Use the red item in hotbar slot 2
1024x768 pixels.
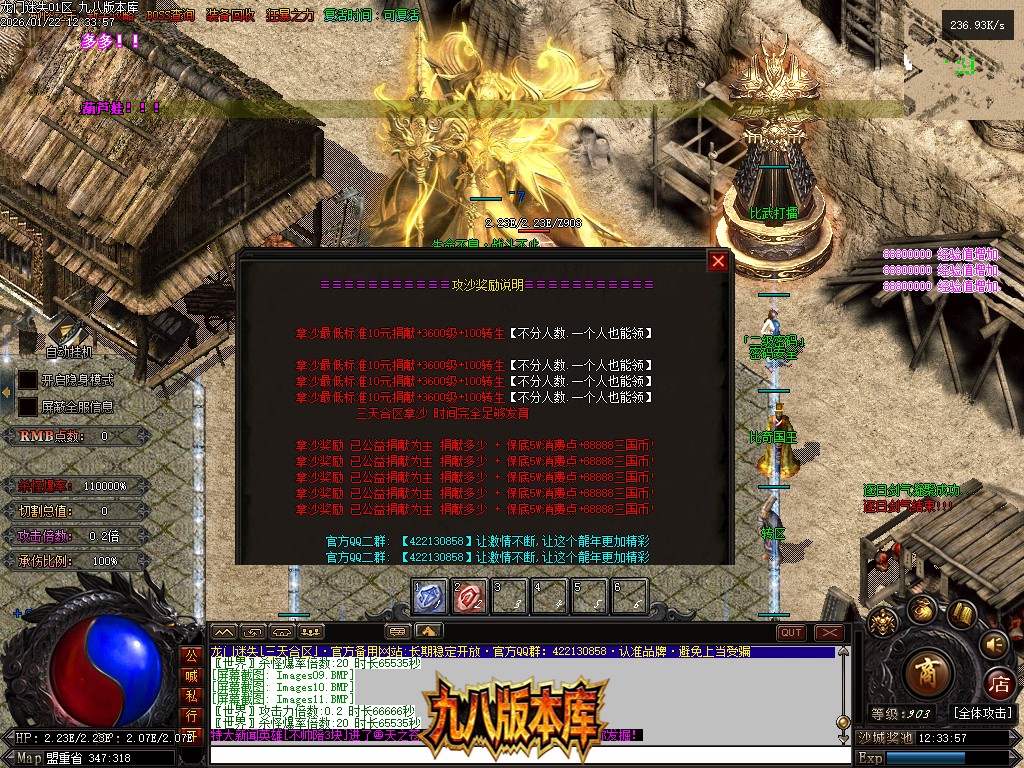pyautogui.click(x=469, y=597)
